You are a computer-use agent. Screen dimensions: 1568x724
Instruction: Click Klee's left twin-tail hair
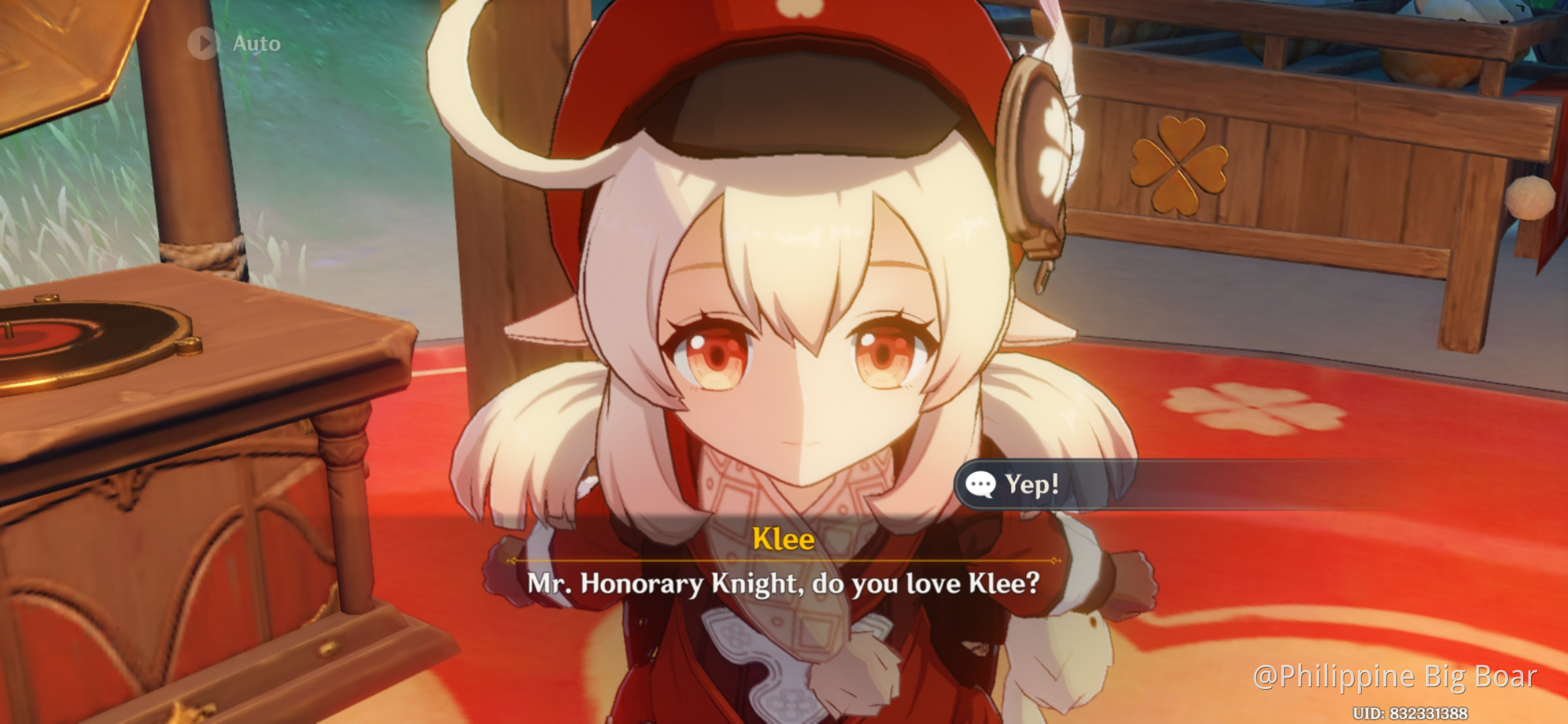(x=529, y=442)
